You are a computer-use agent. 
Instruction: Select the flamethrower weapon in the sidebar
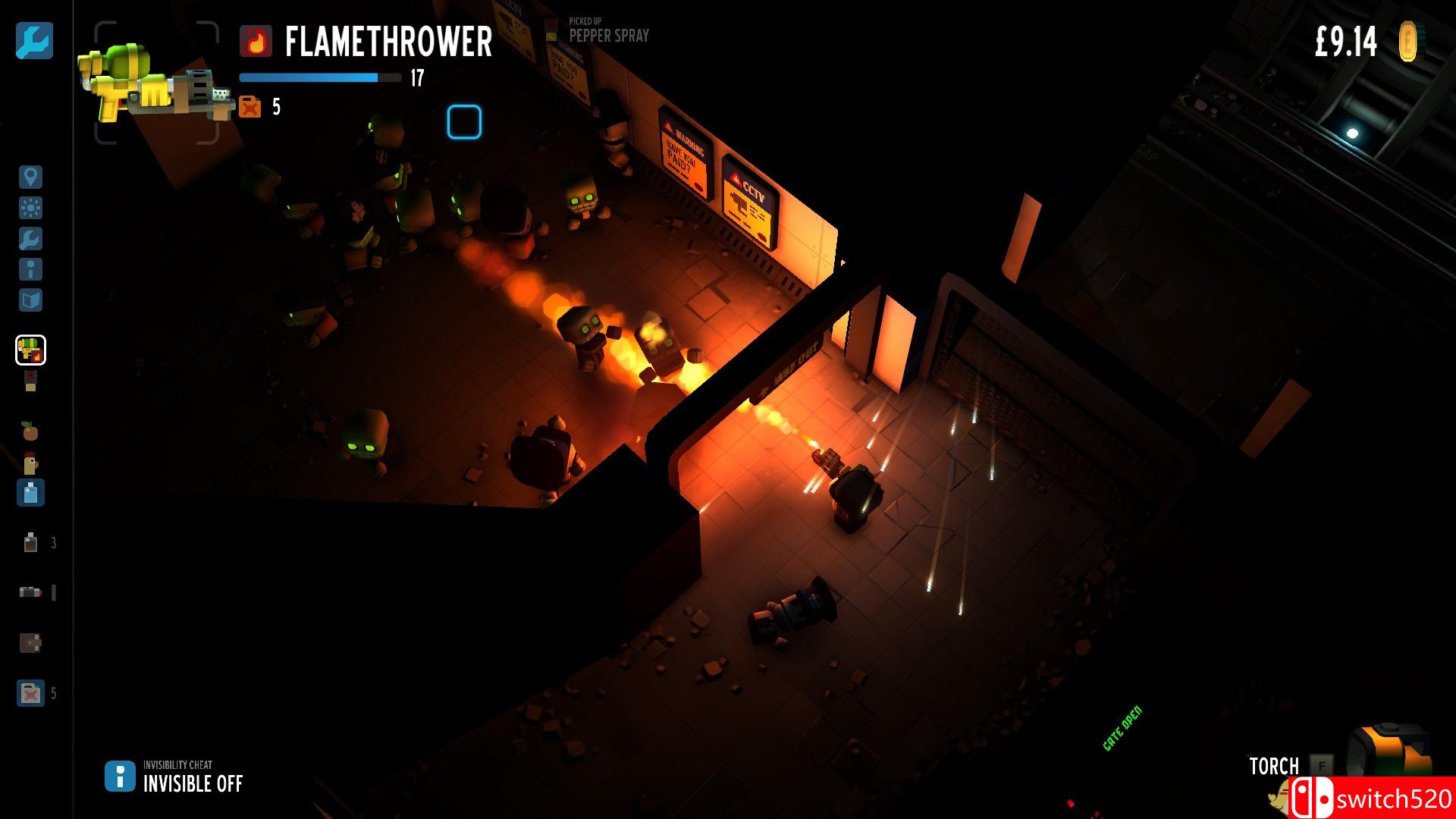[31, 349]
